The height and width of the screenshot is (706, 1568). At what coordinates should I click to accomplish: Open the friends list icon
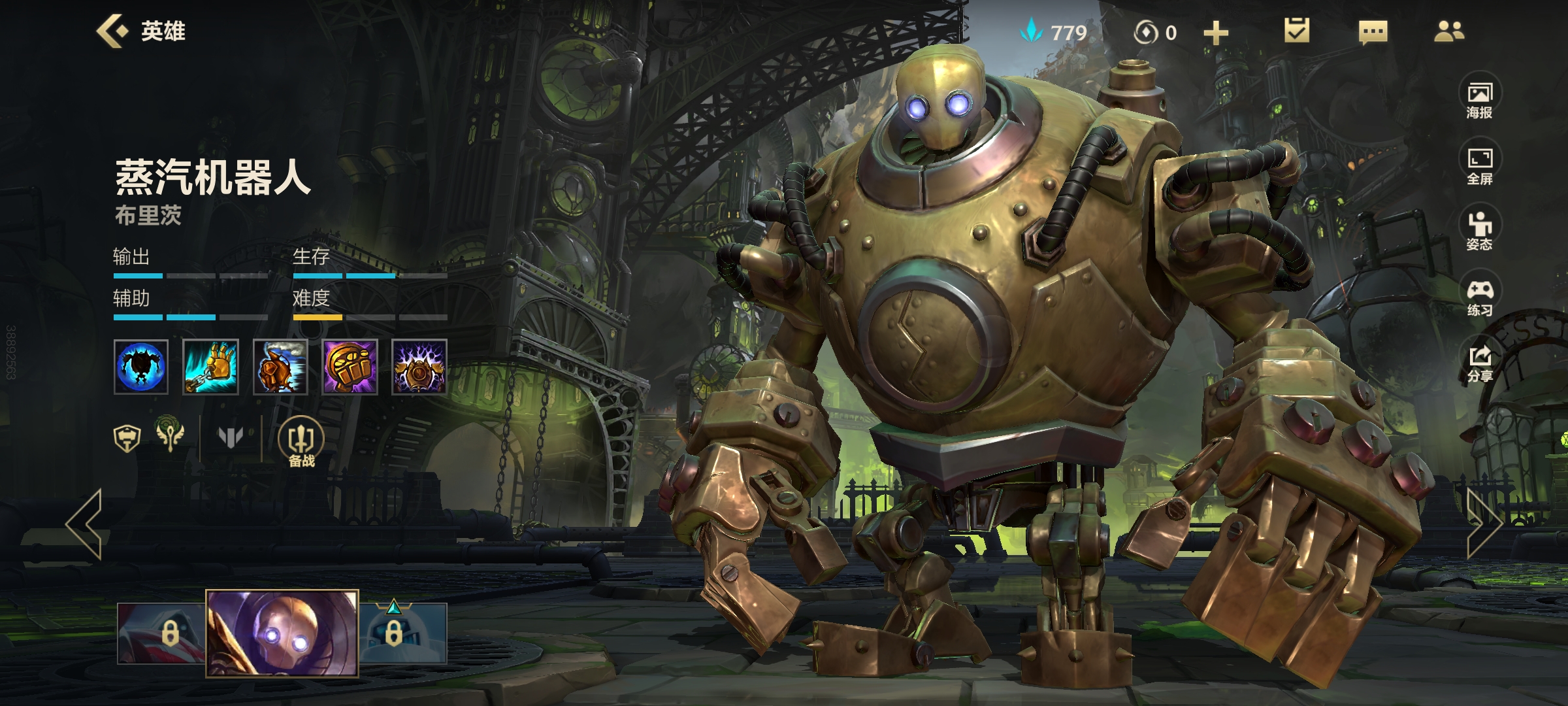tap(1448, 31)
